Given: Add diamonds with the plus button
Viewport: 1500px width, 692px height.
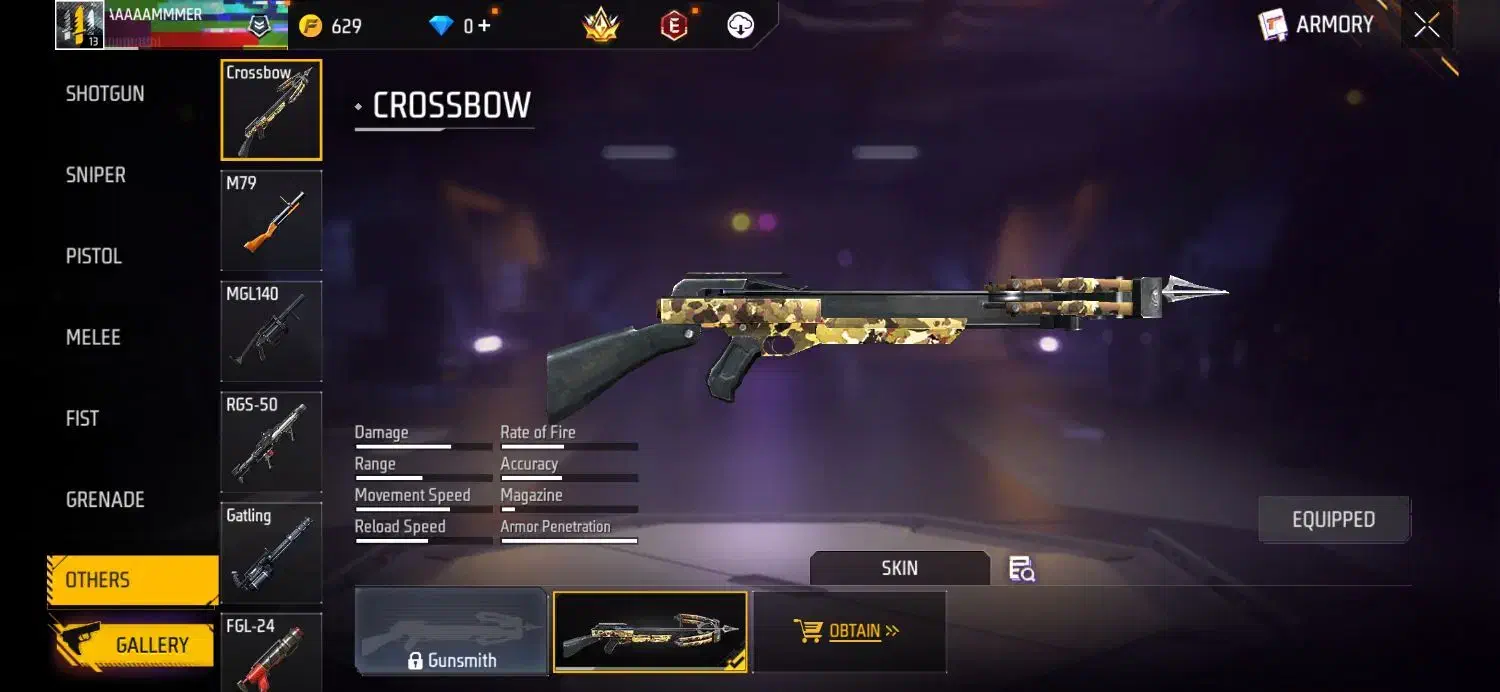Looking at the screenshot, I should (485, 26).
